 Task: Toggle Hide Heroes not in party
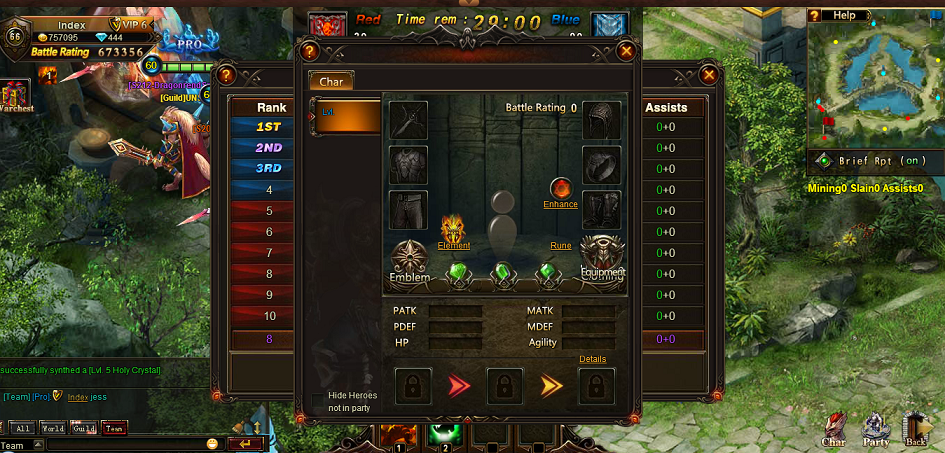[x=318, y=401]
